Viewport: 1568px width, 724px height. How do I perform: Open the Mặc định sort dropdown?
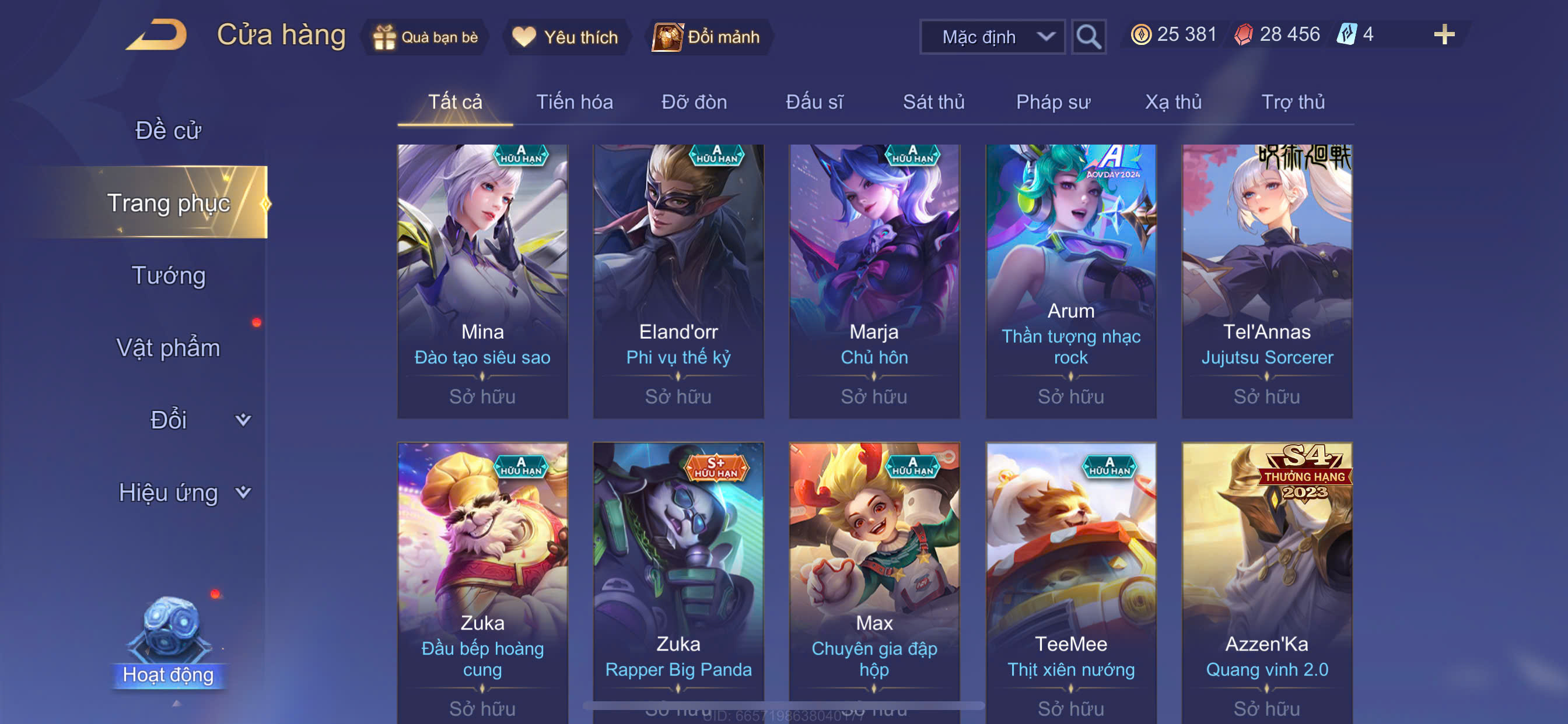tap(992, 37)
